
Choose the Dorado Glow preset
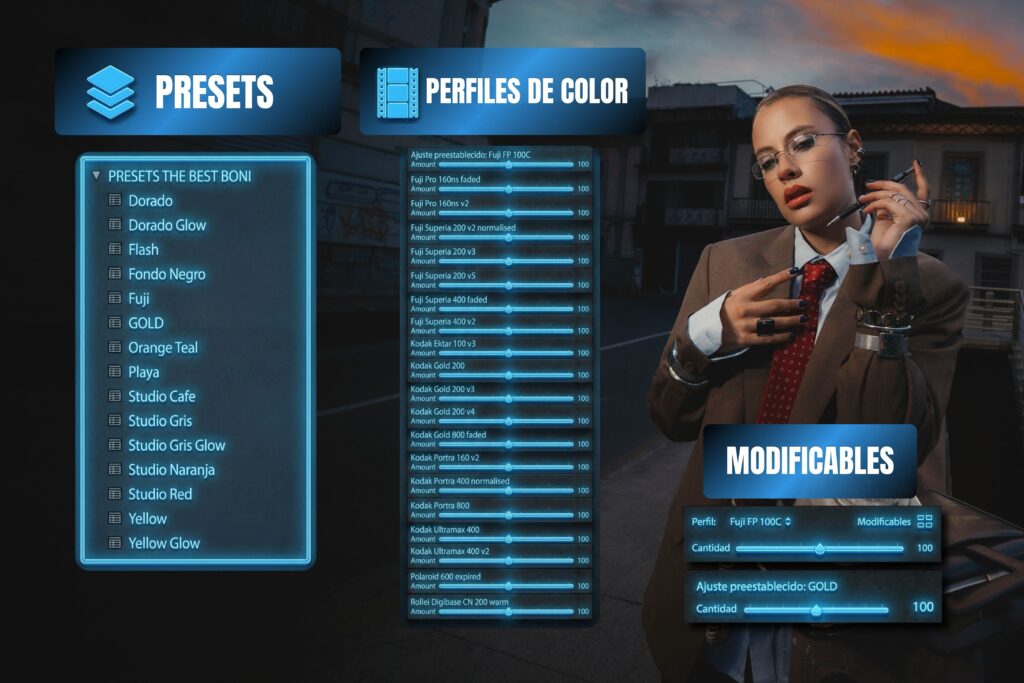tap(166, 225)
